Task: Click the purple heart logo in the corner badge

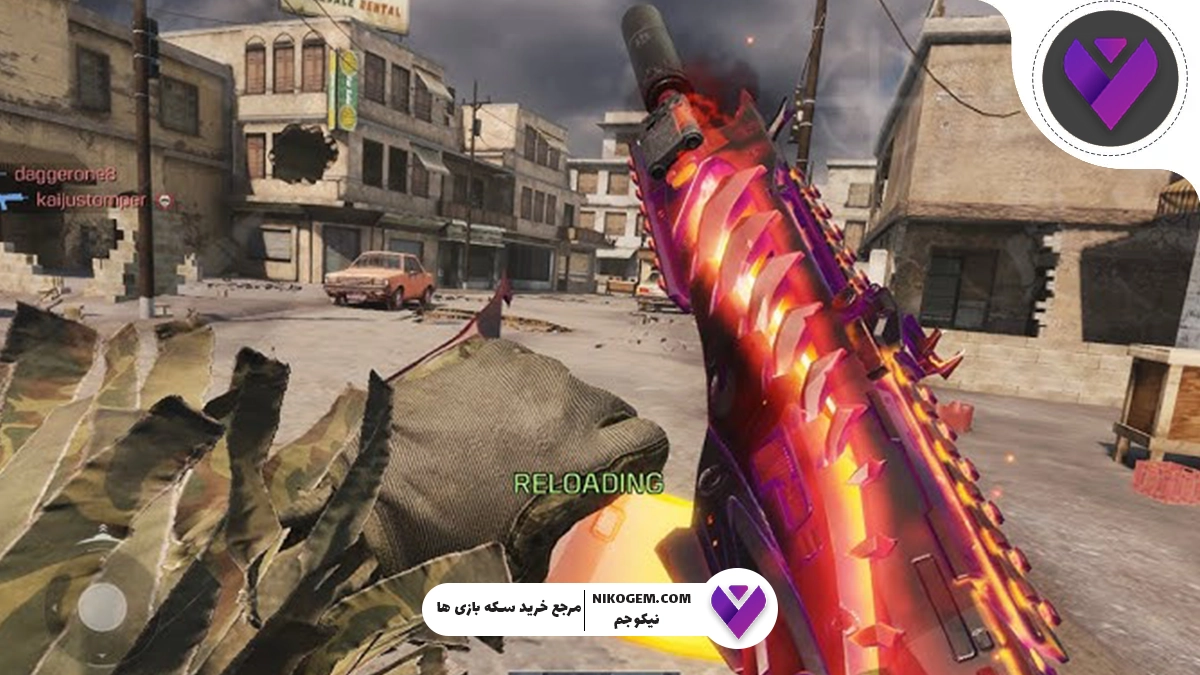Action: tap(1108, 78)
